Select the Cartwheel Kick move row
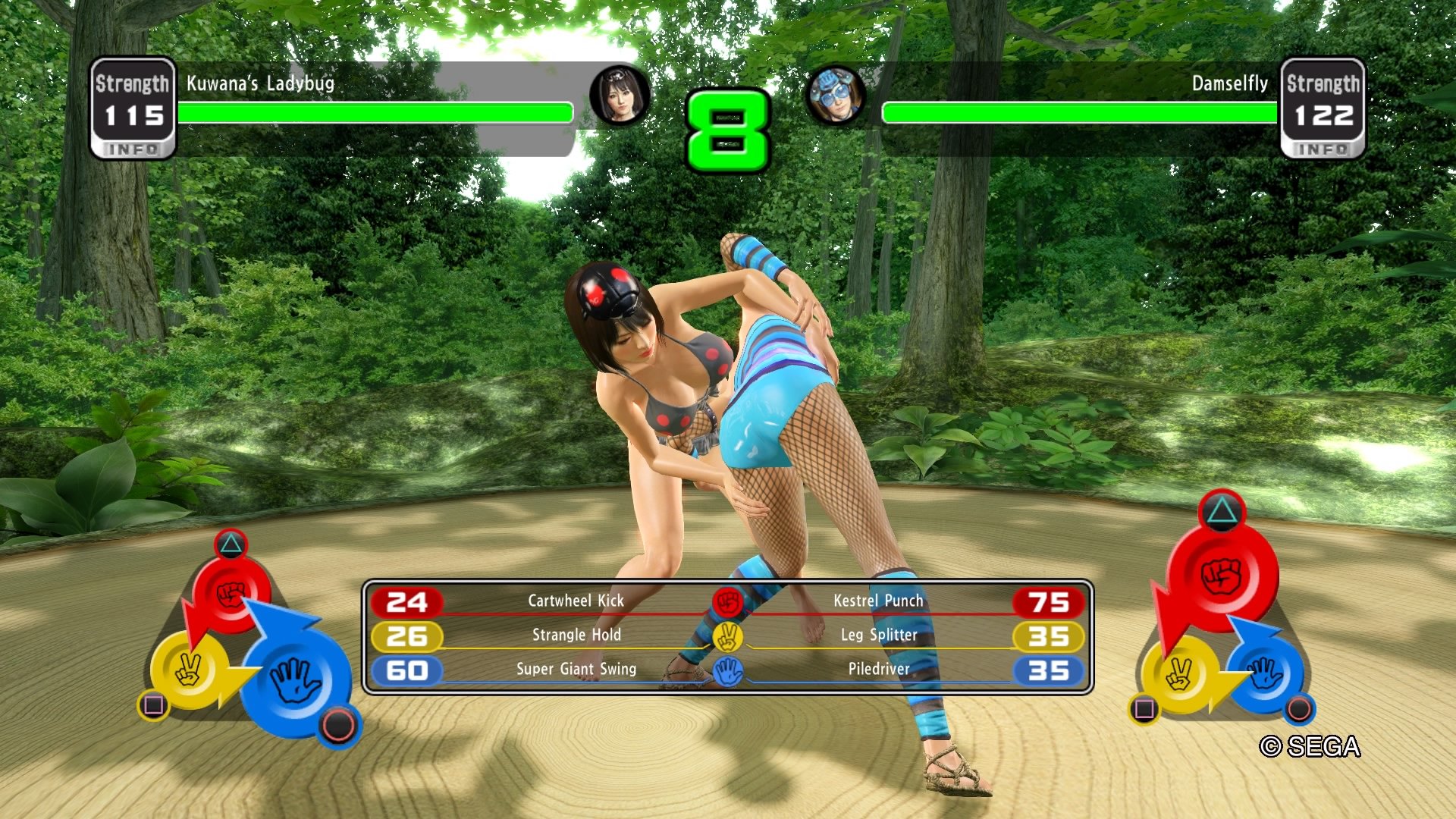 [x=575, y=601]
